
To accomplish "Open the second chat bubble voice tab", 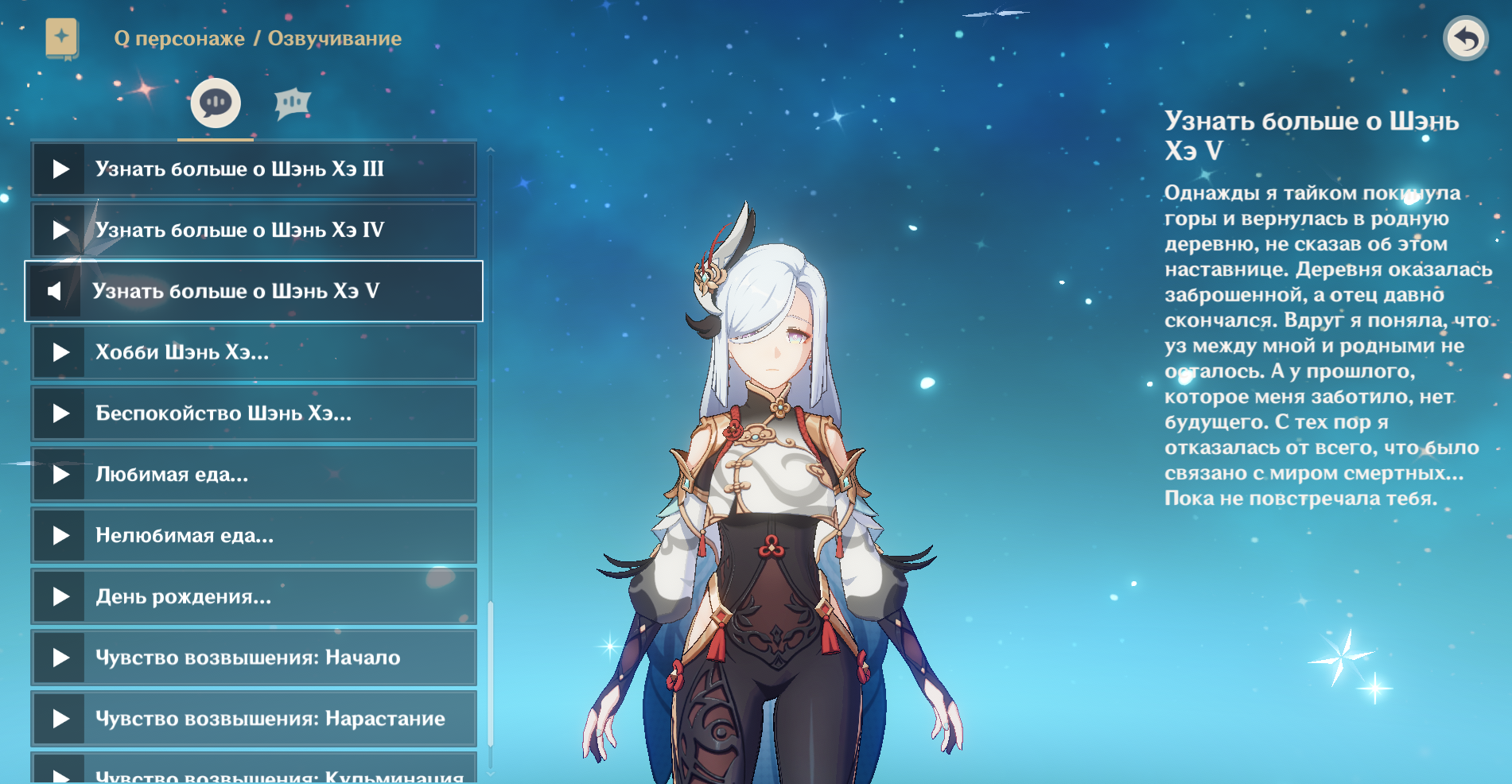I will click(x=292, y=103).
